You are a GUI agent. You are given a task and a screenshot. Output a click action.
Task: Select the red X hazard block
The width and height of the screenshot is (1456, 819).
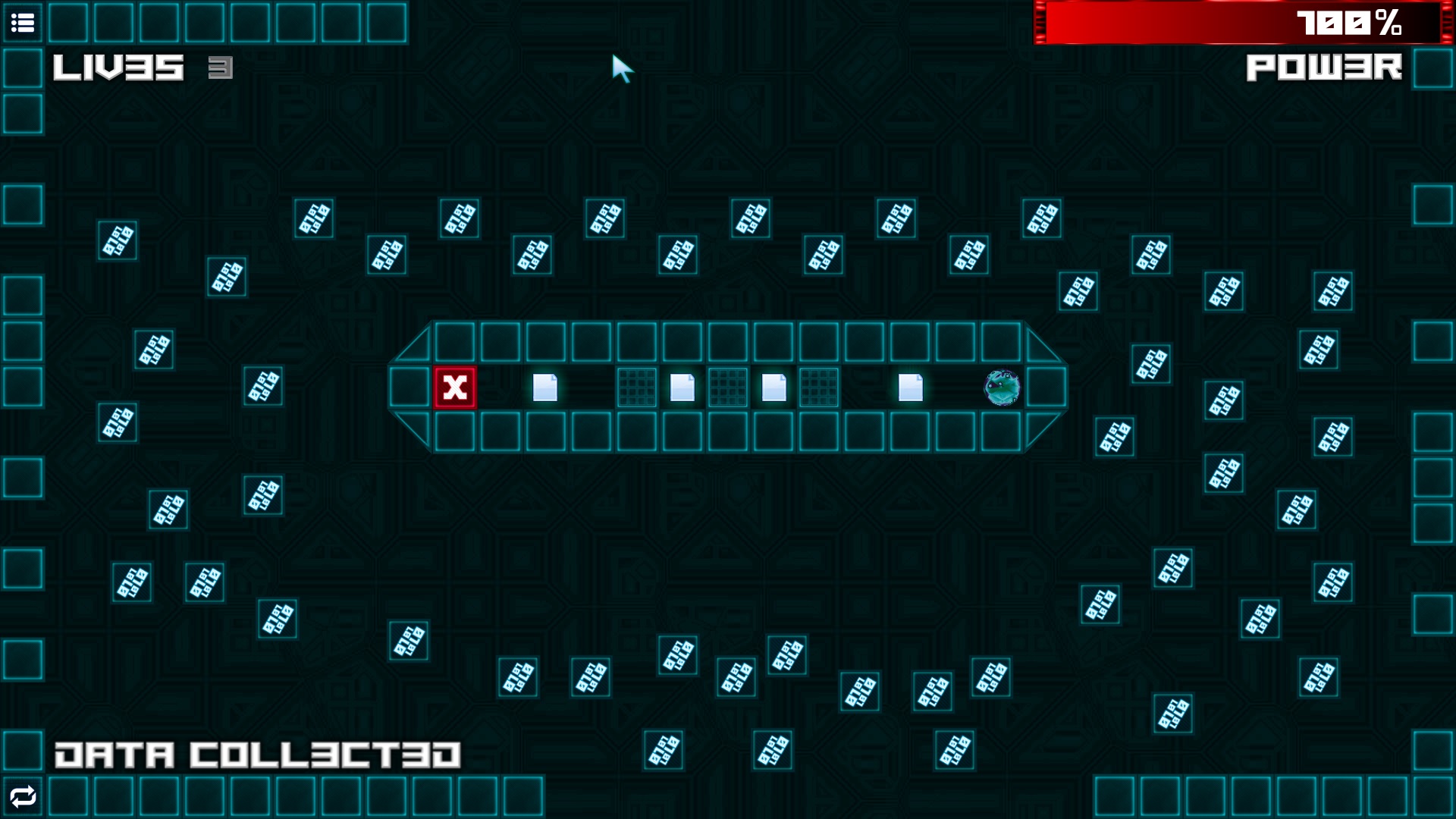pyautogui.click(x=453, y=388)
